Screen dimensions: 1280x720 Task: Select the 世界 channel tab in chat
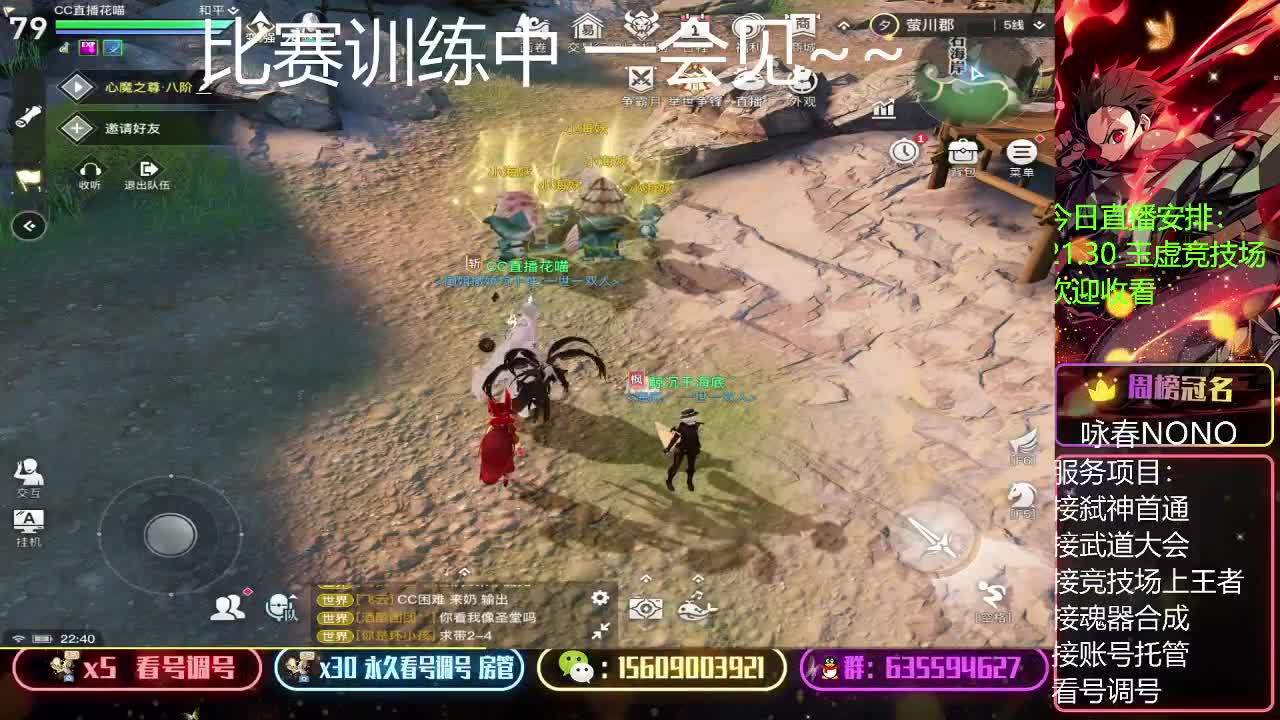(334, 600)
